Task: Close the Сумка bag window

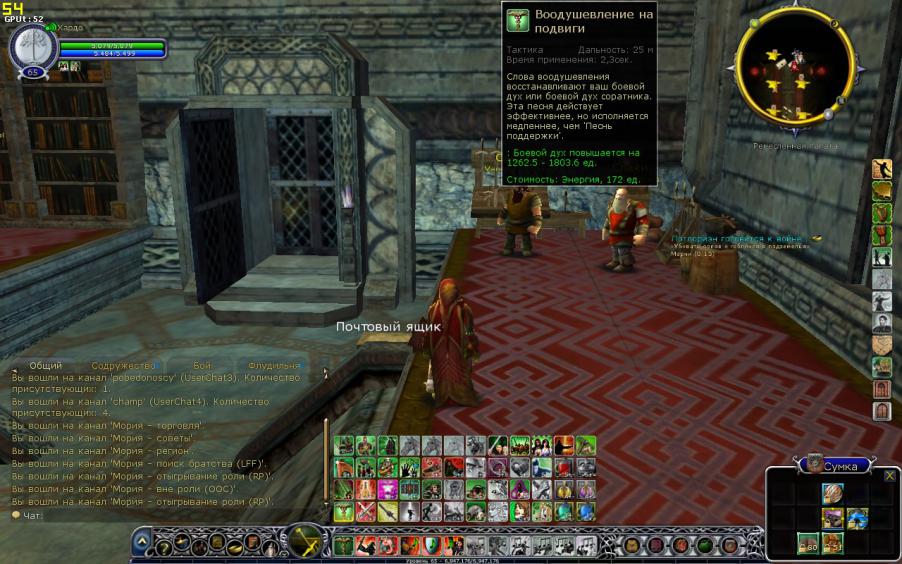Action: tap(890, 475)
